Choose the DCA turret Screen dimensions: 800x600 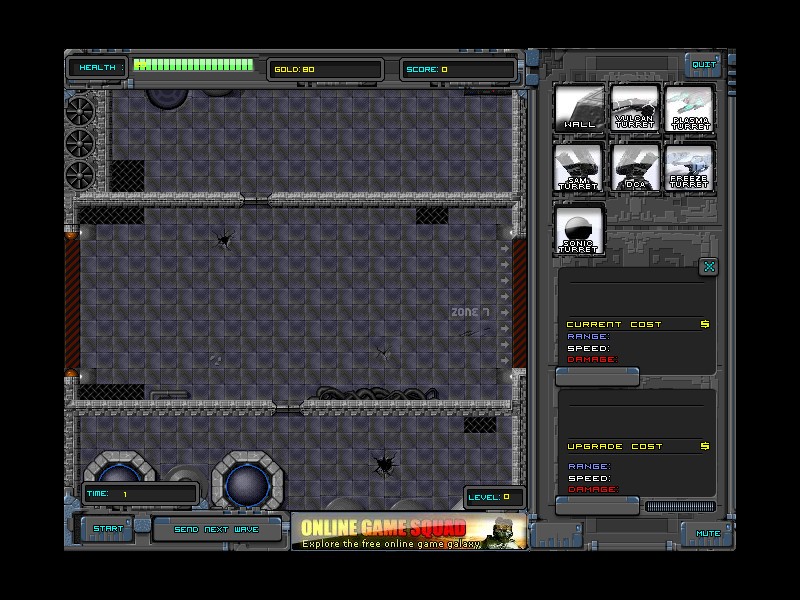tap(635, 167)
